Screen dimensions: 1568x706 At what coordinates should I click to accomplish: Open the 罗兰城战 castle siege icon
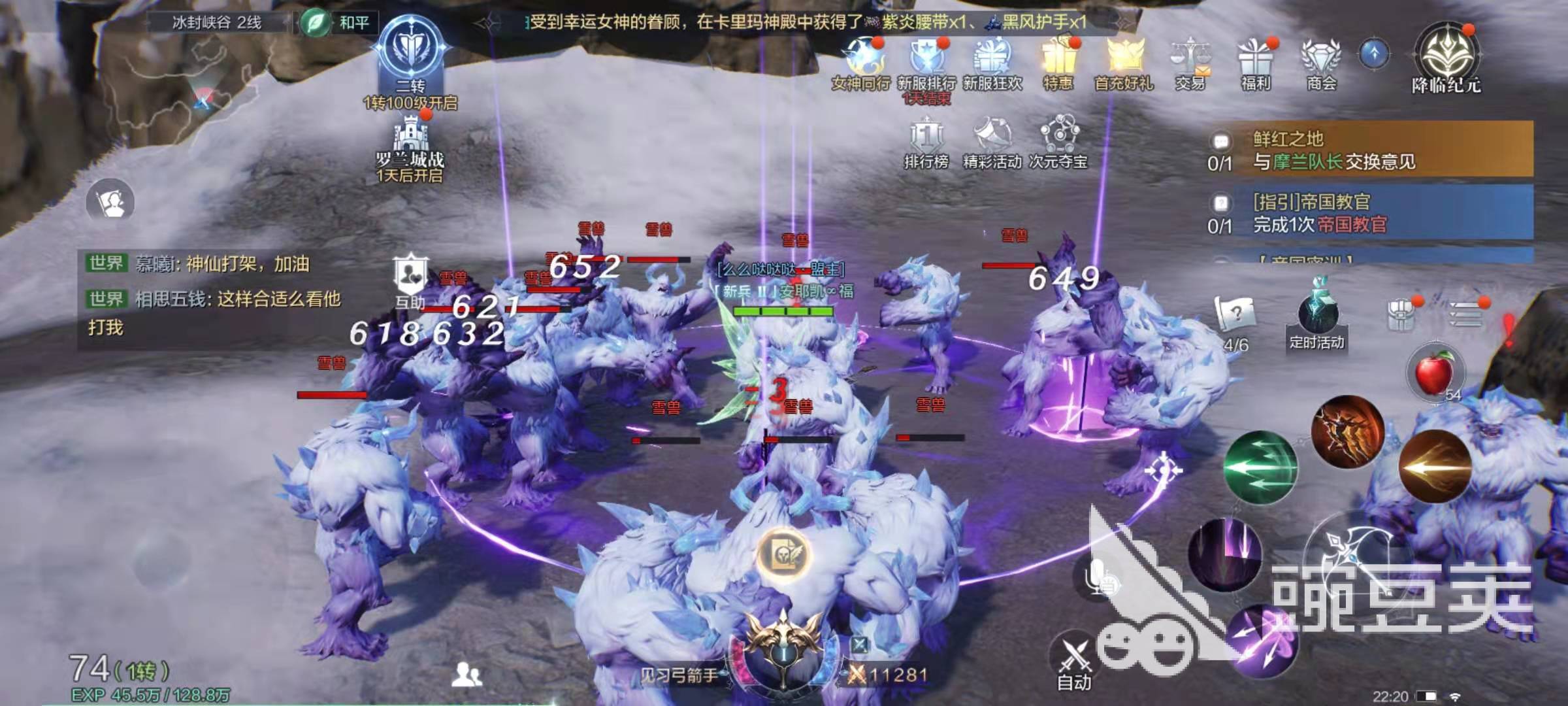point(410,147)
